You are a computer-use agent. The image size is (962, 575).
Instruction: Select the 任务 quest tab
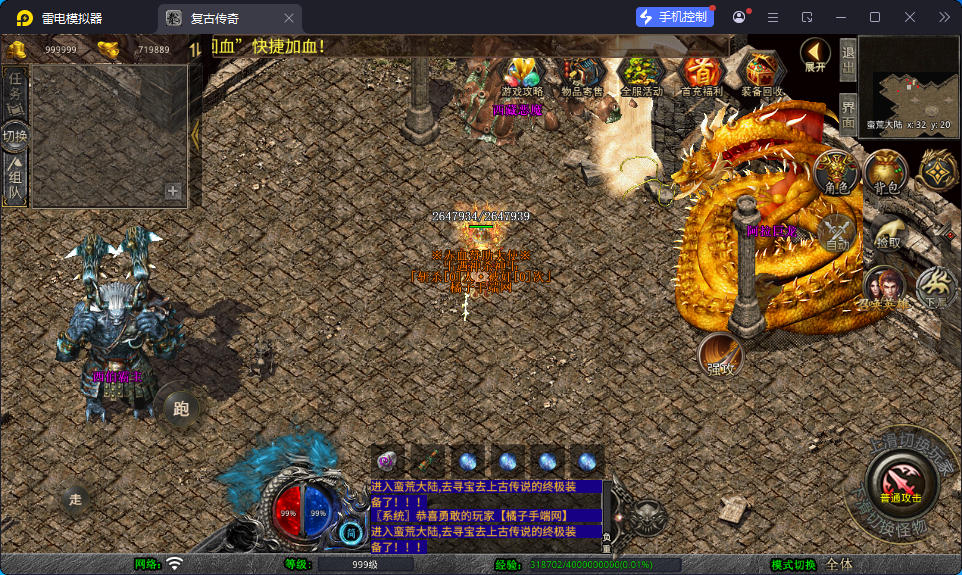15,90
